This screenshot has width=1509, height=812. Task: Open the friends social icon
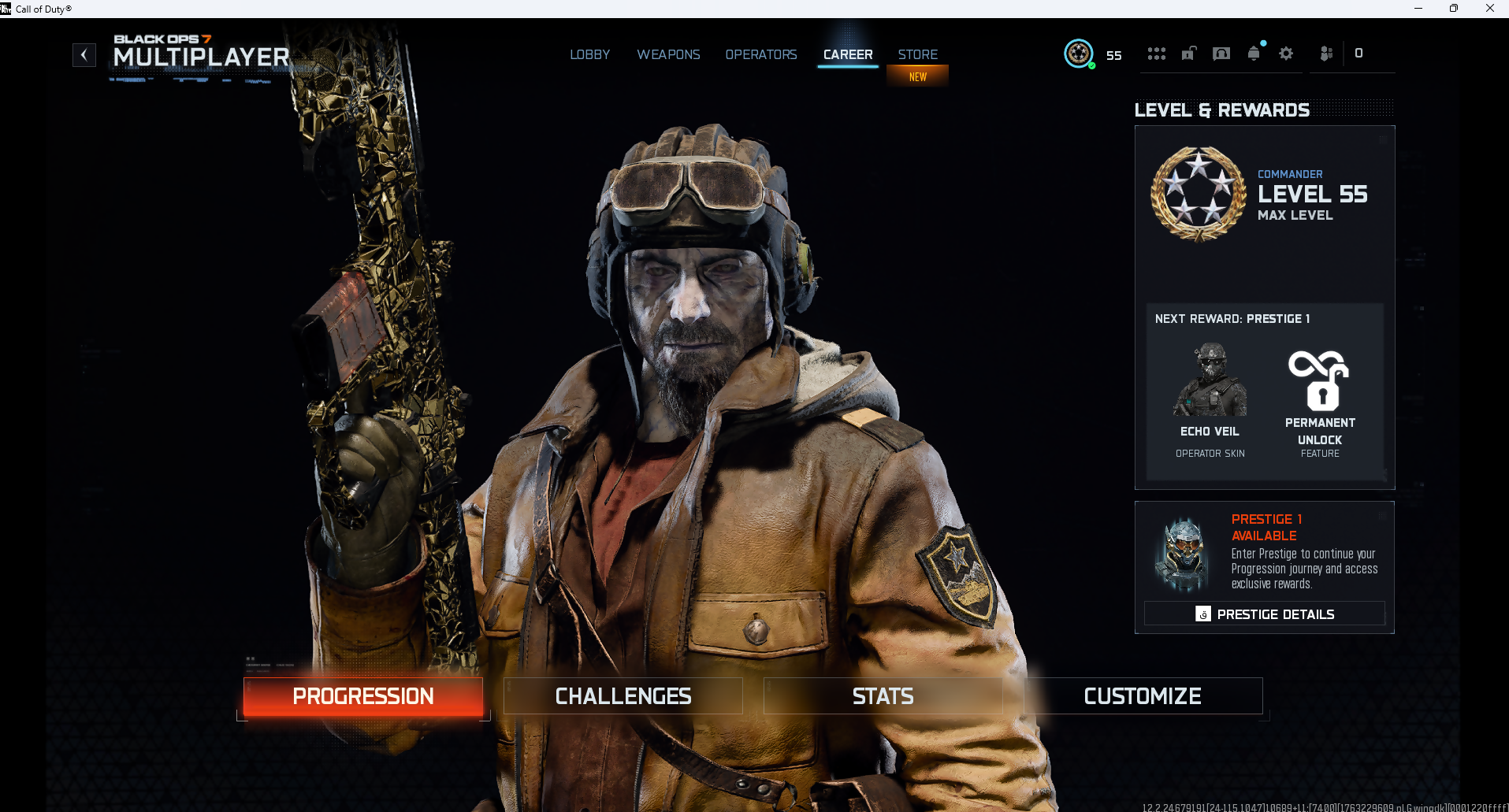pos(1327,54)
